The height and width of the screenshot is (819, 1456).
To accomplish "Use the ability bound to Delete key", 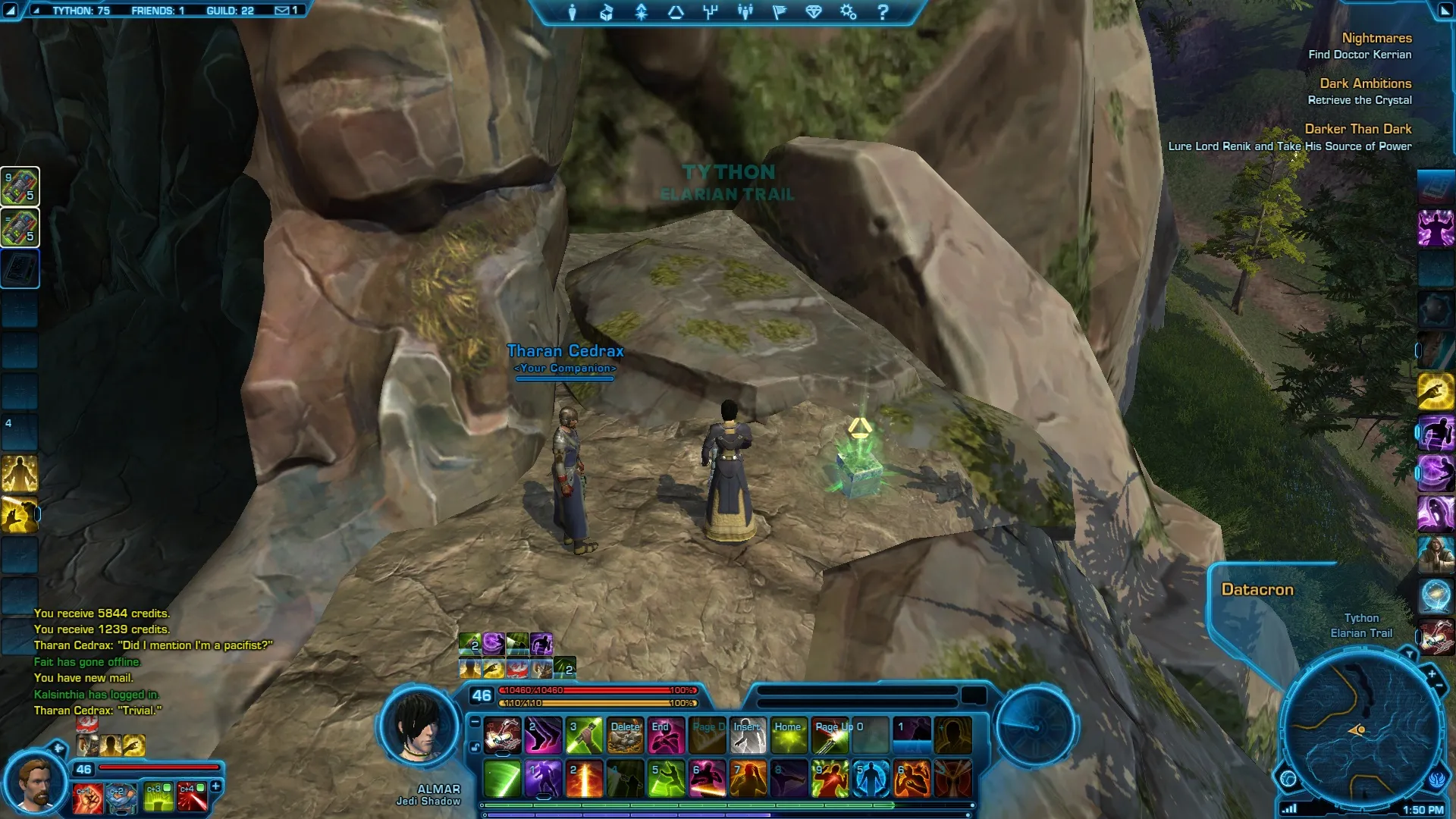I will (x=626, y=736).
